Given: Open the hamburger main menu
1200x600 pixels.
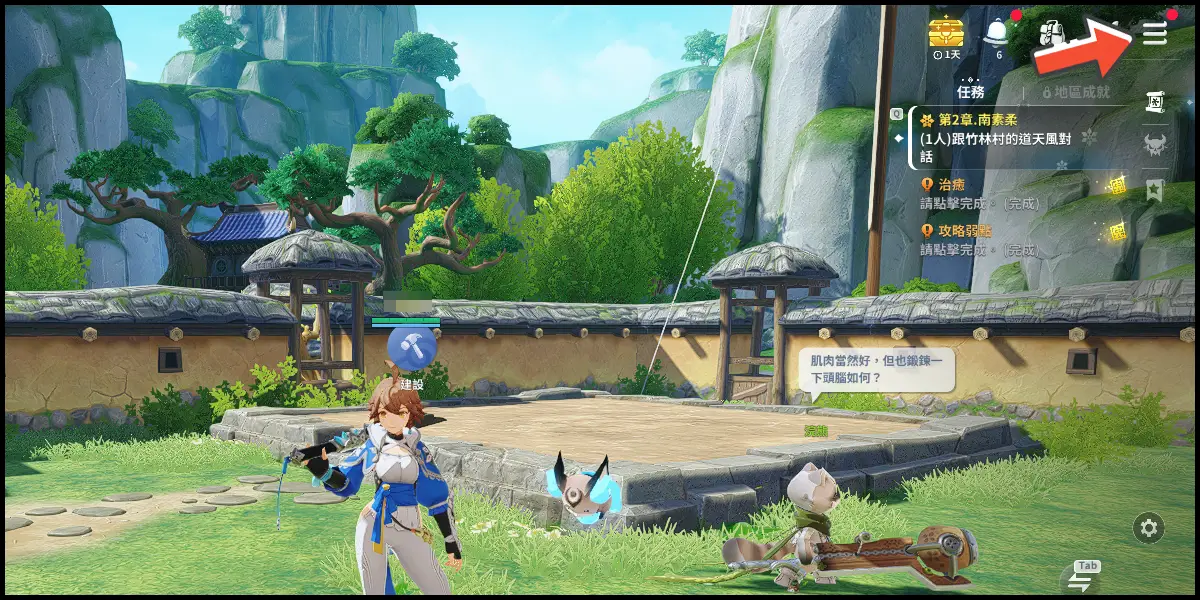Looking at the screenshot, I should [1155, 33].
